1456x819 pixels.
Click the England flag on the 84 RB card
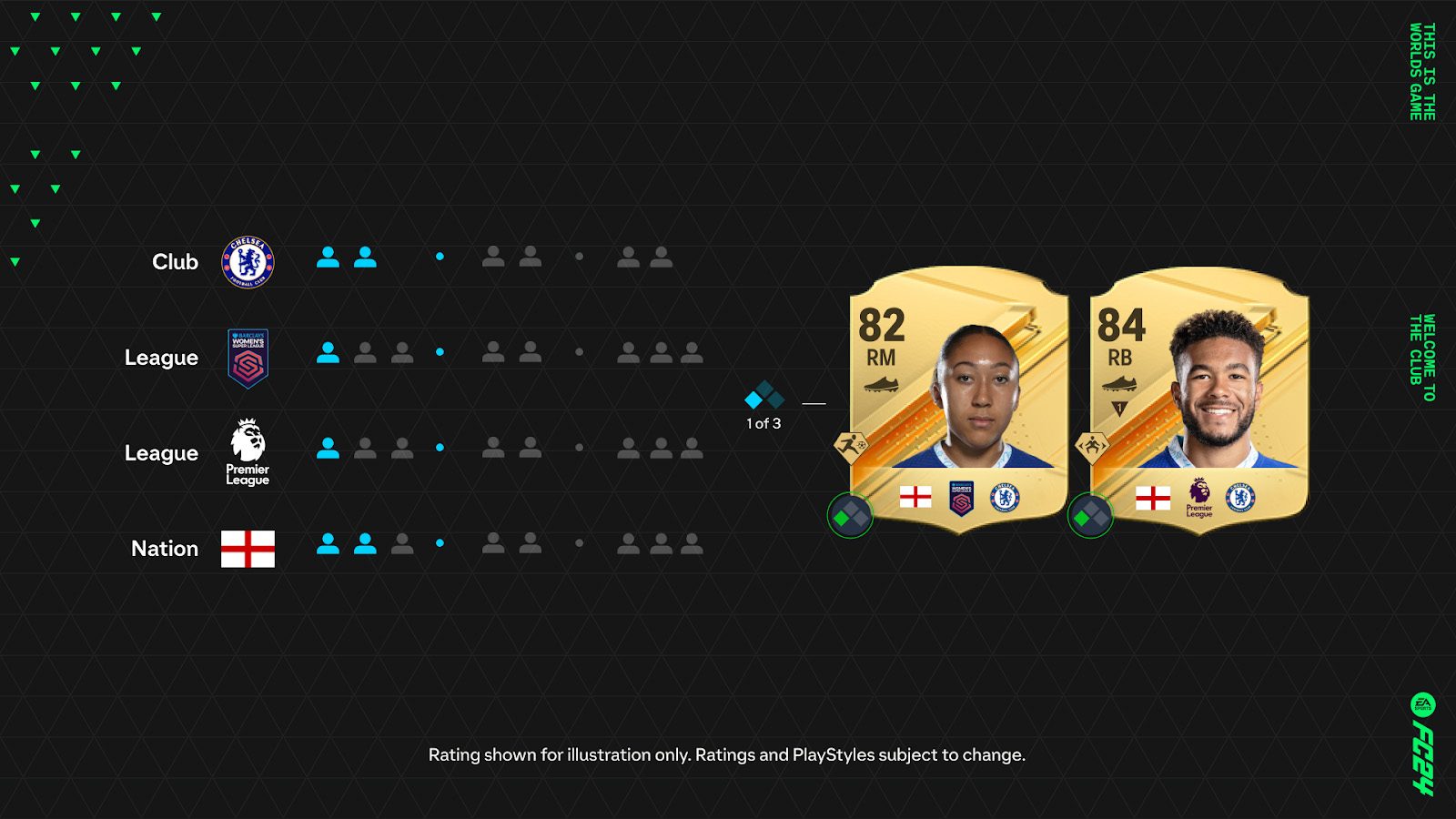1152,496
